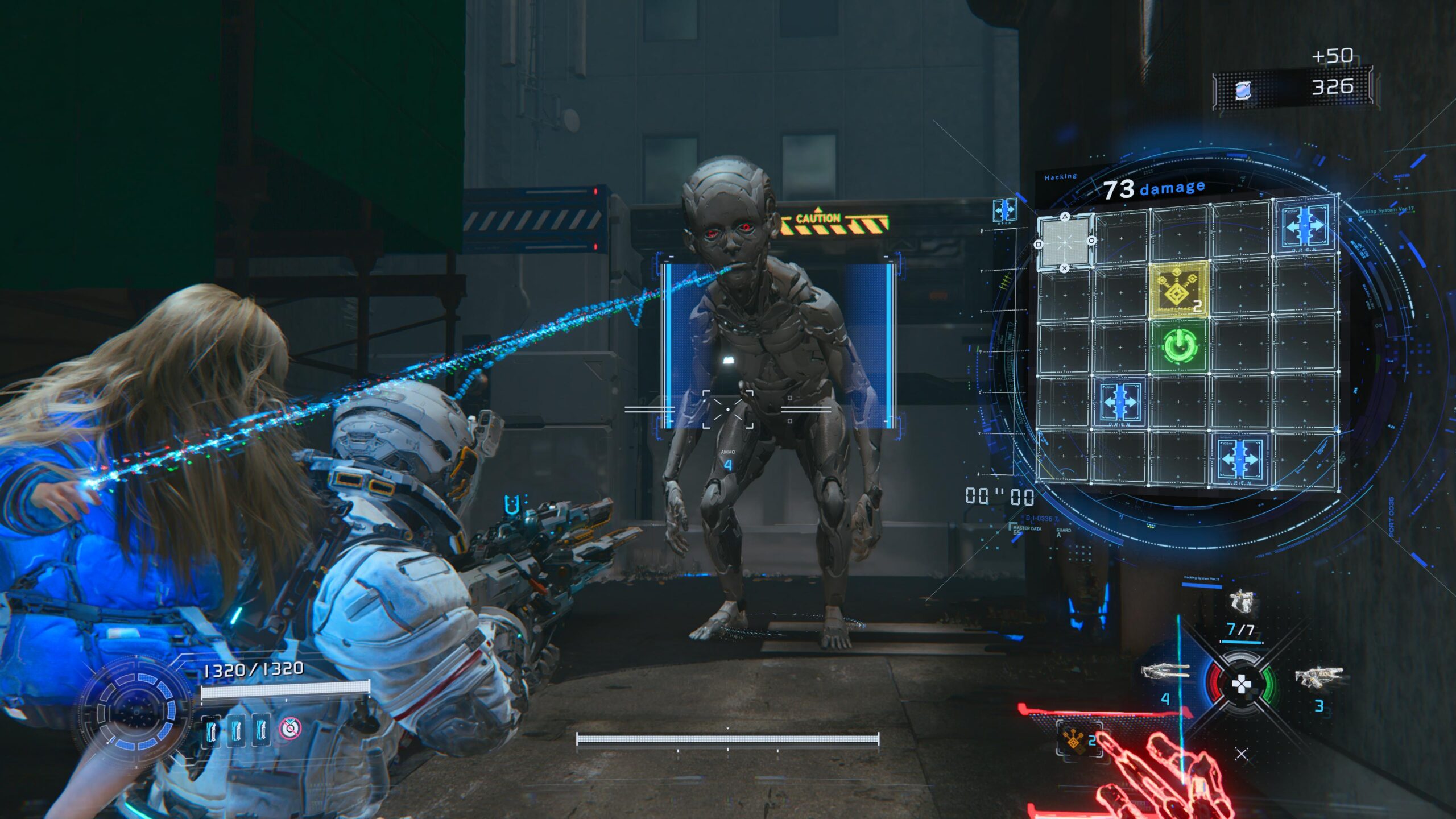
Task: Click the highlighted white cursor tile
Action: tap(1065, 242)
